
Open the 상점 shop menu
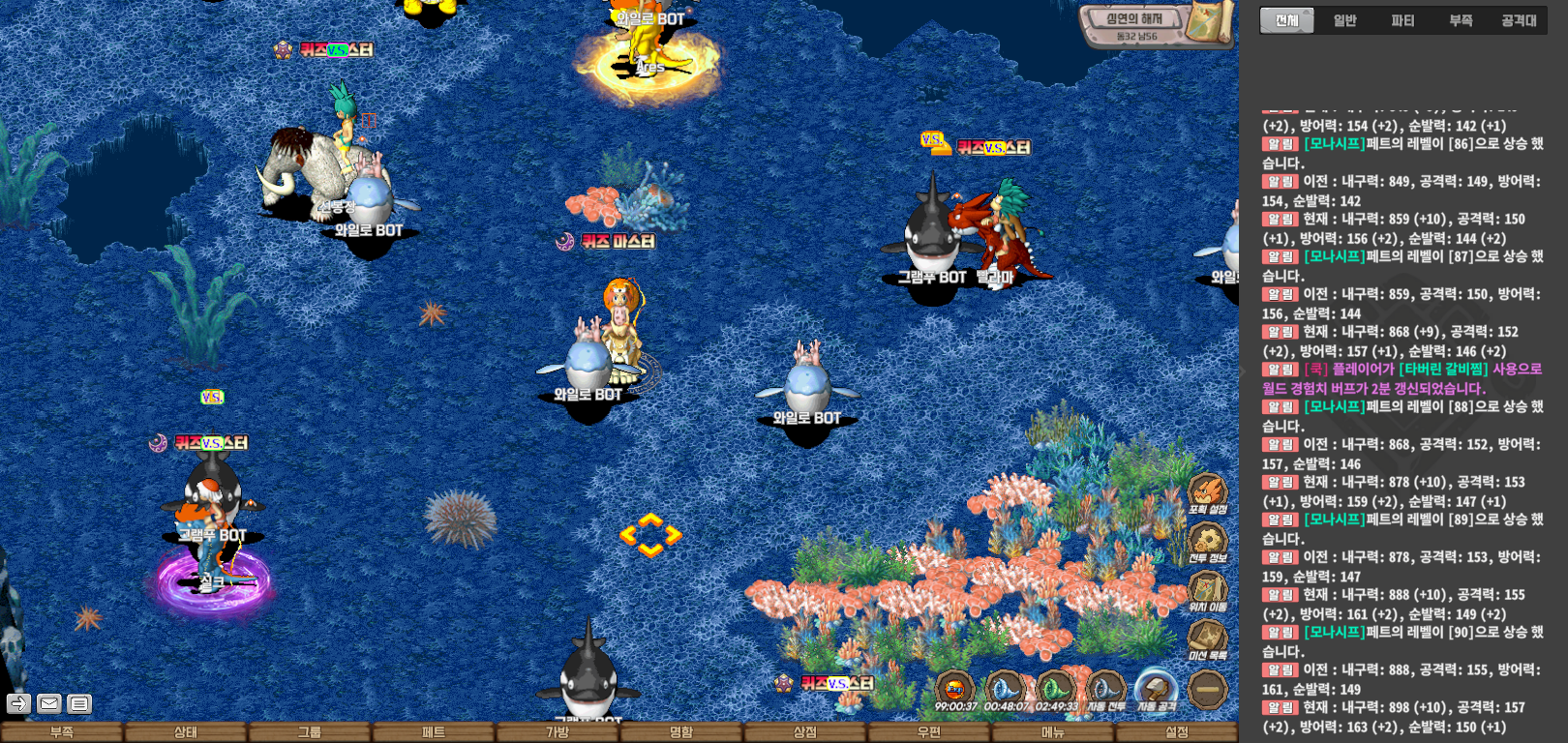click(x=805, y=732)
